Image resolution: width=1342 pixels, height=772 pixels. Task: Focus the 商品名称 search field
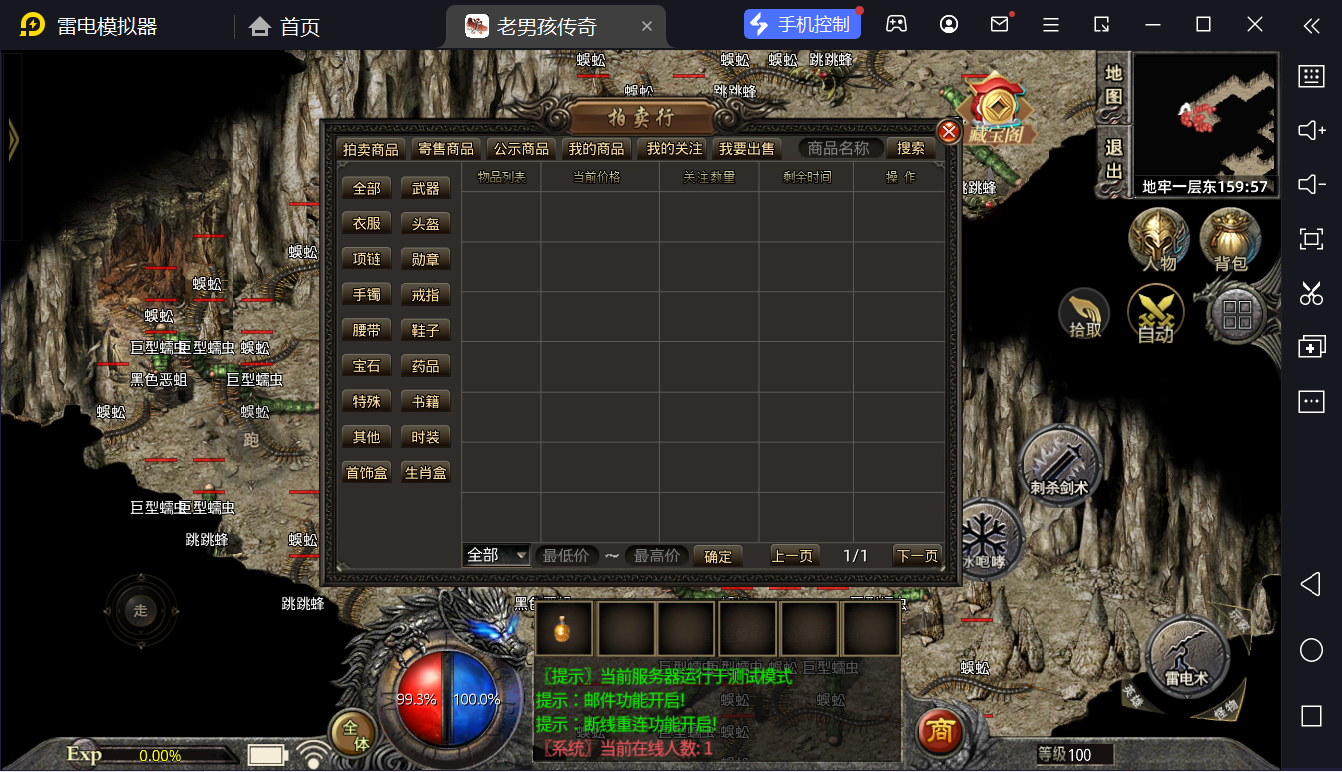(x=840, y=148)
